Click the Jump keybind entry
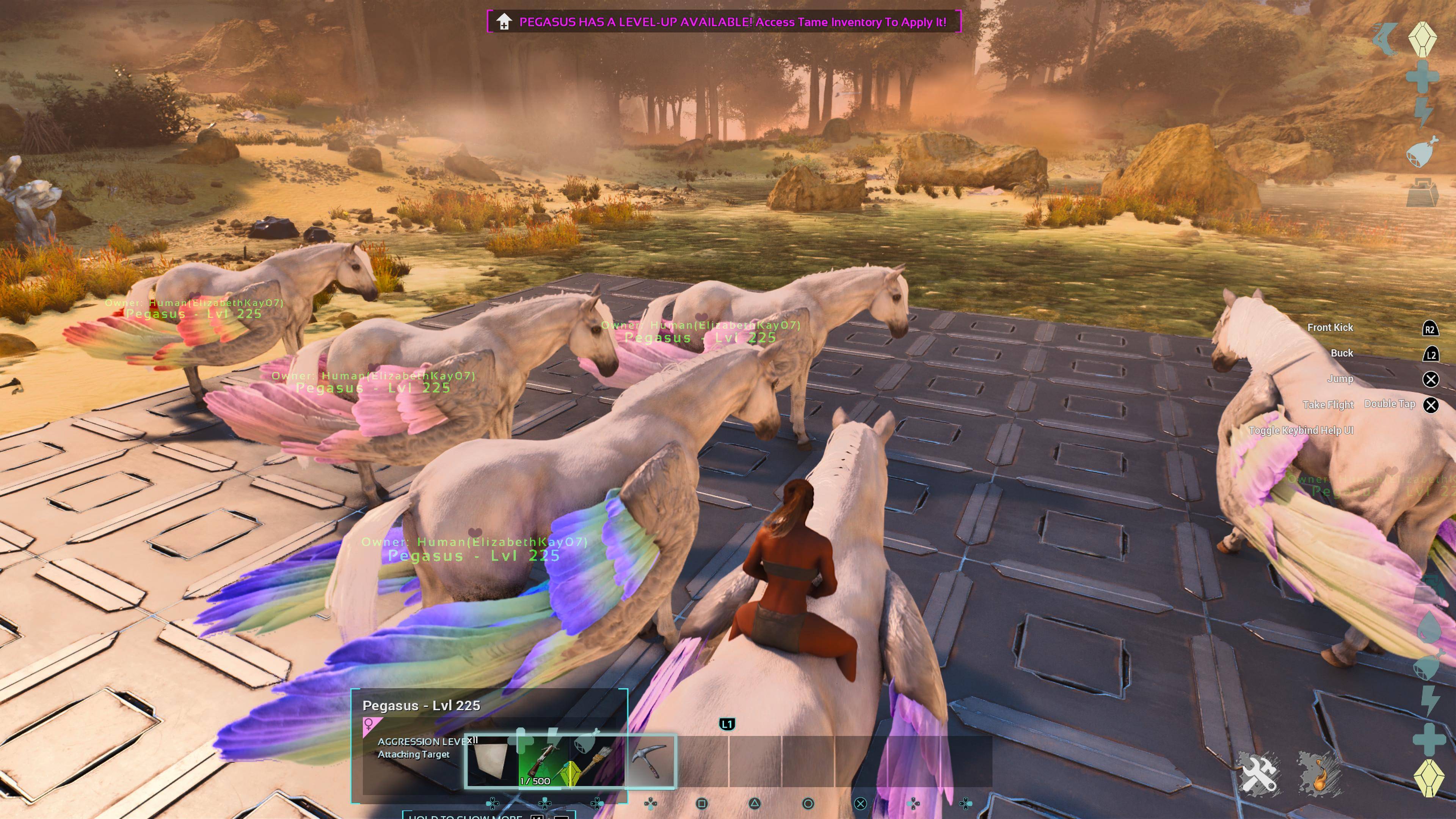The width and height of the screenshot is (1456, 819). (x=1342, y=379)
